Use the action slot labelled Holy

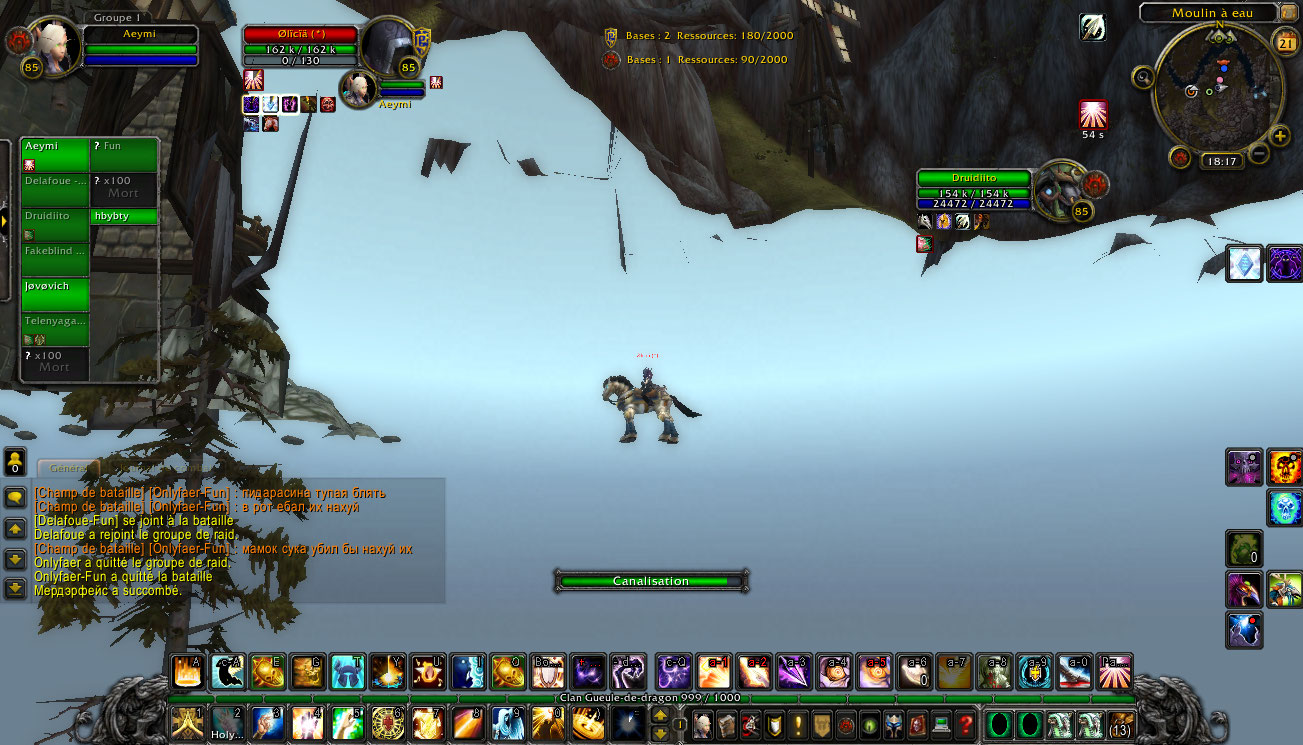pyautogui.click(x=227, y=722)
